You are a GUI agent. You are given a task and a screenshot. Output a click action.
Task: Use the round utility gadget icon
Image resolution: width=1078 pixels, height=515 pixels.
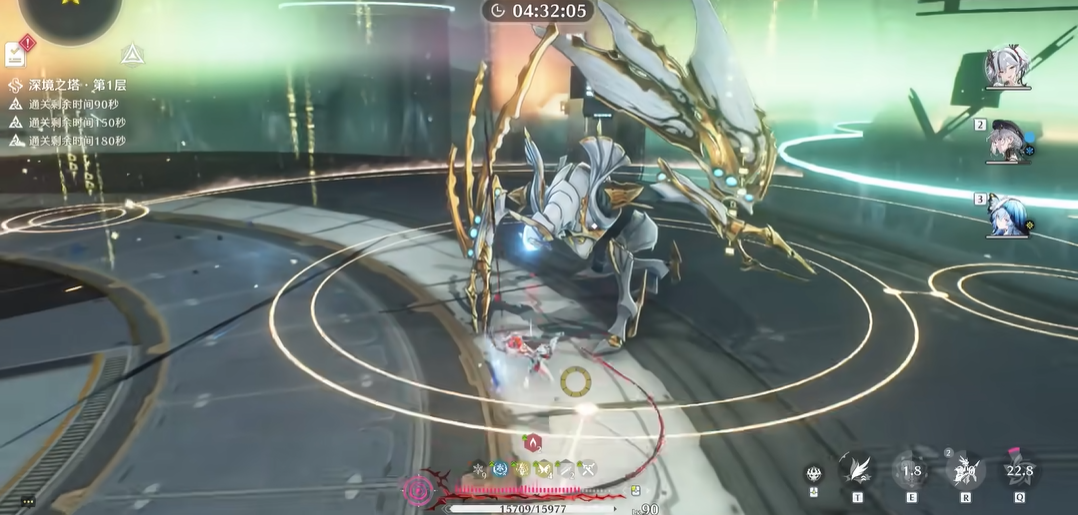814,473
